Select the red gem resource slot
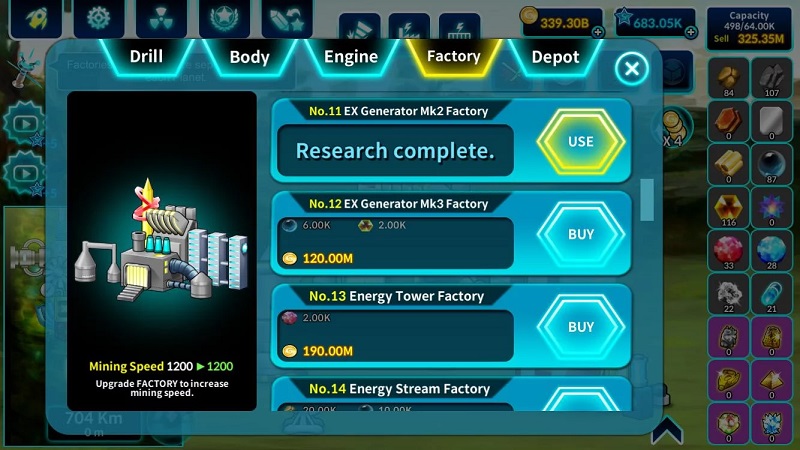The height and width of the screenshot is (450, 800). coord(728,250)
